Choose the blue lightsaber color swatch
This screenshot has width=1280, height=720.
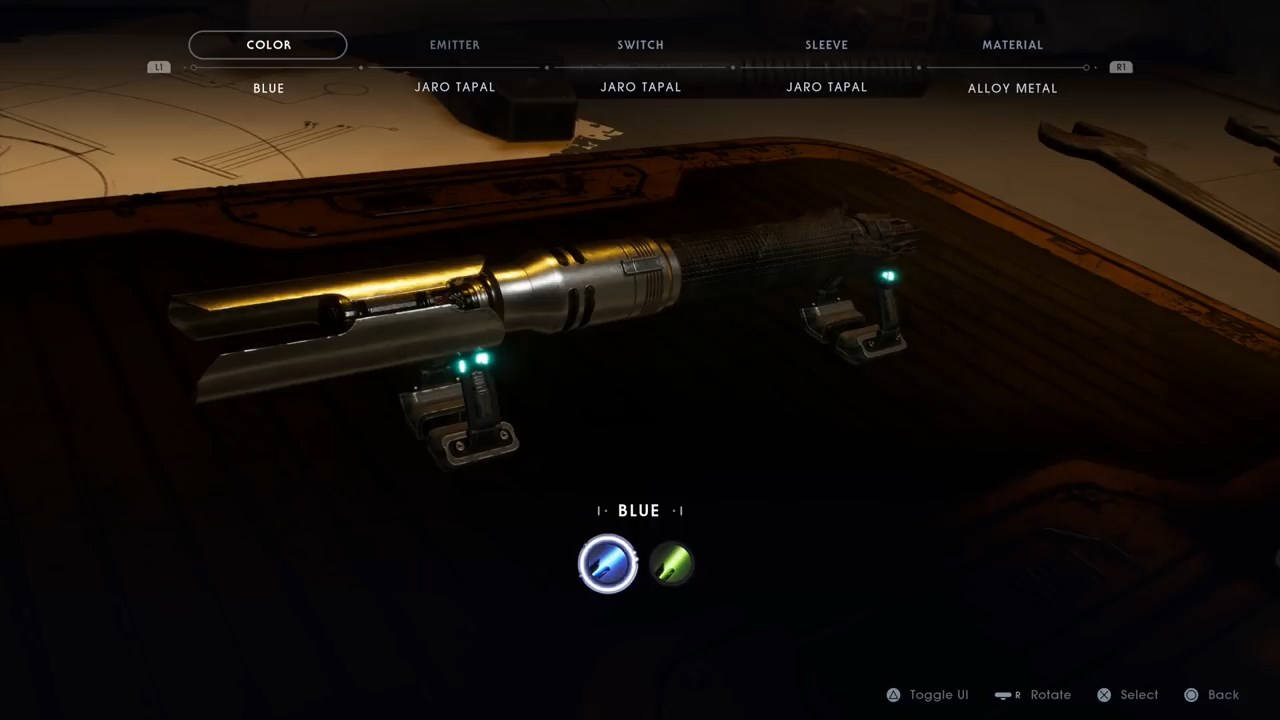(608, 564)
